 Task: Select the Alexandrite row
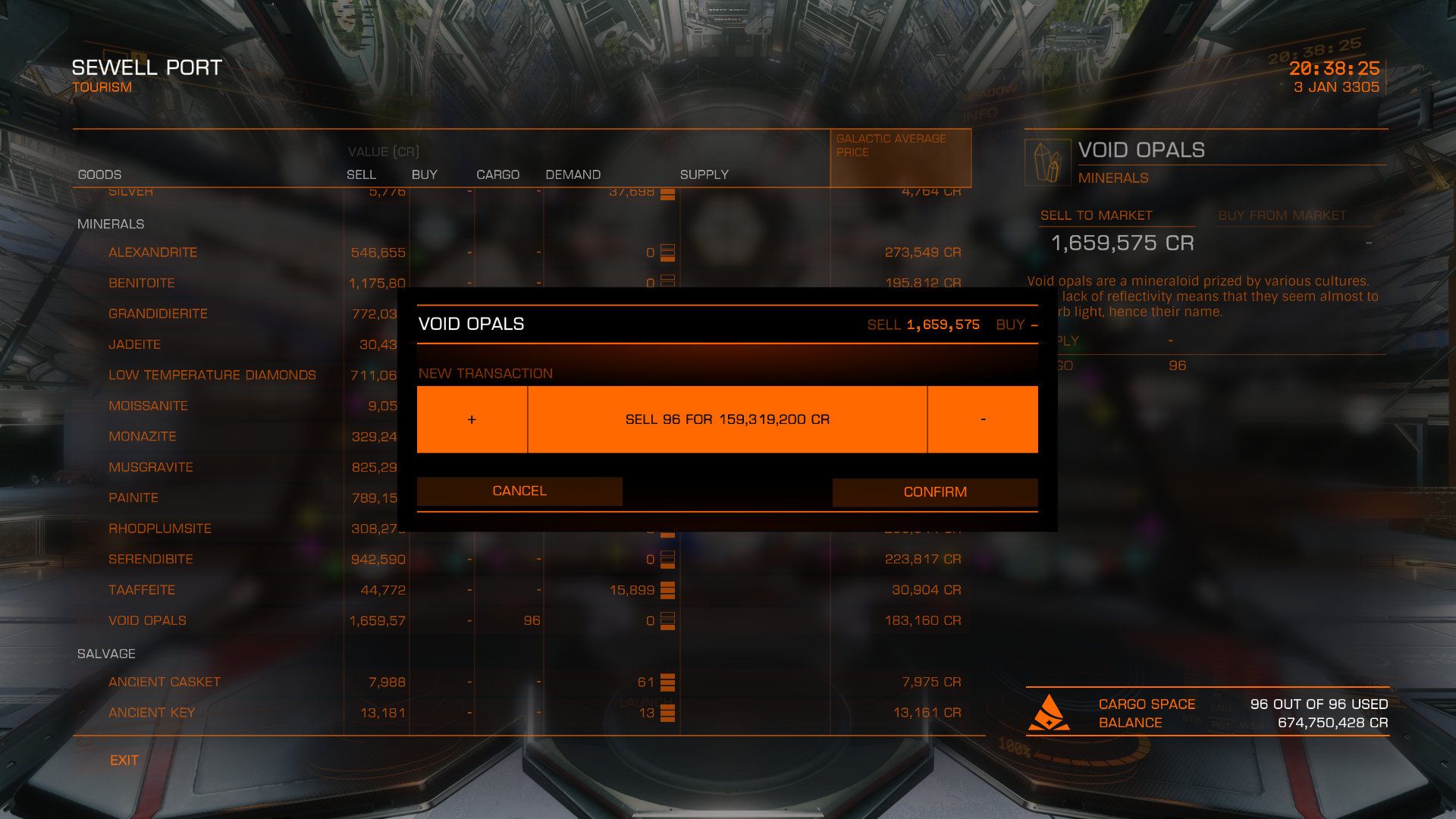point(152,252)
